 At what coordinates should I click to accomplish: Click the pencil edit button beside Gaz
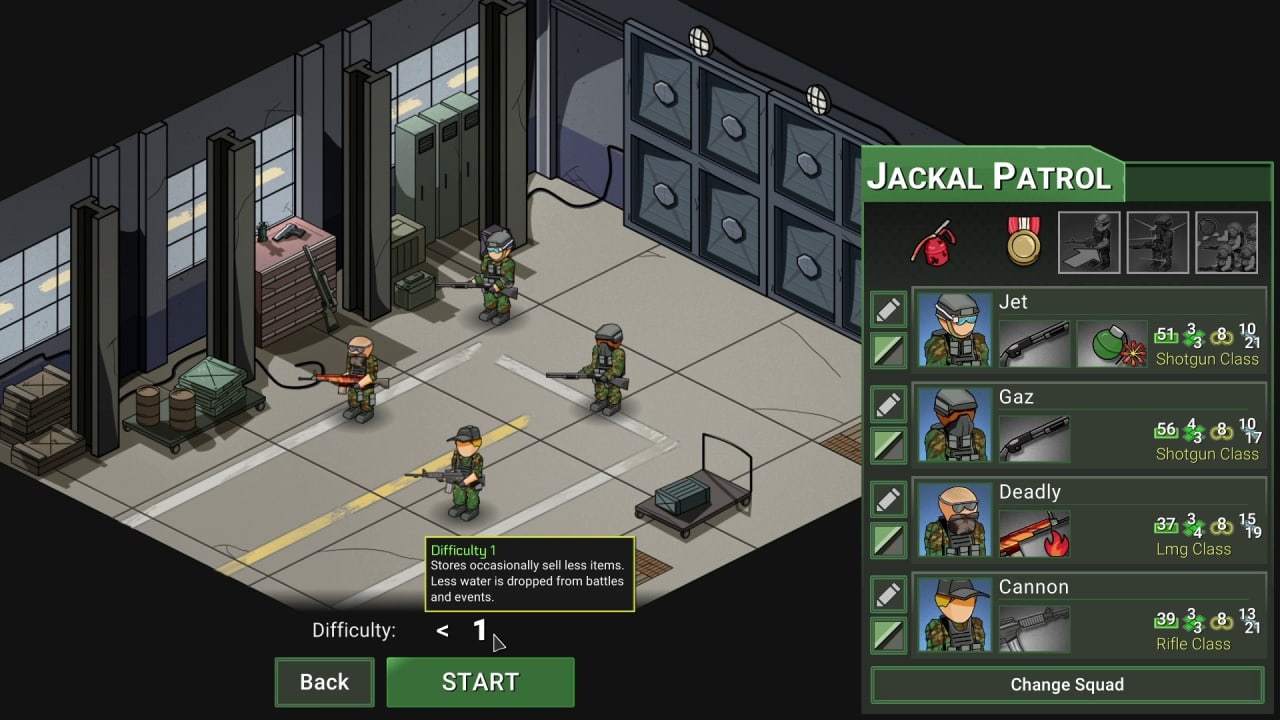click(x=888, y=405)
